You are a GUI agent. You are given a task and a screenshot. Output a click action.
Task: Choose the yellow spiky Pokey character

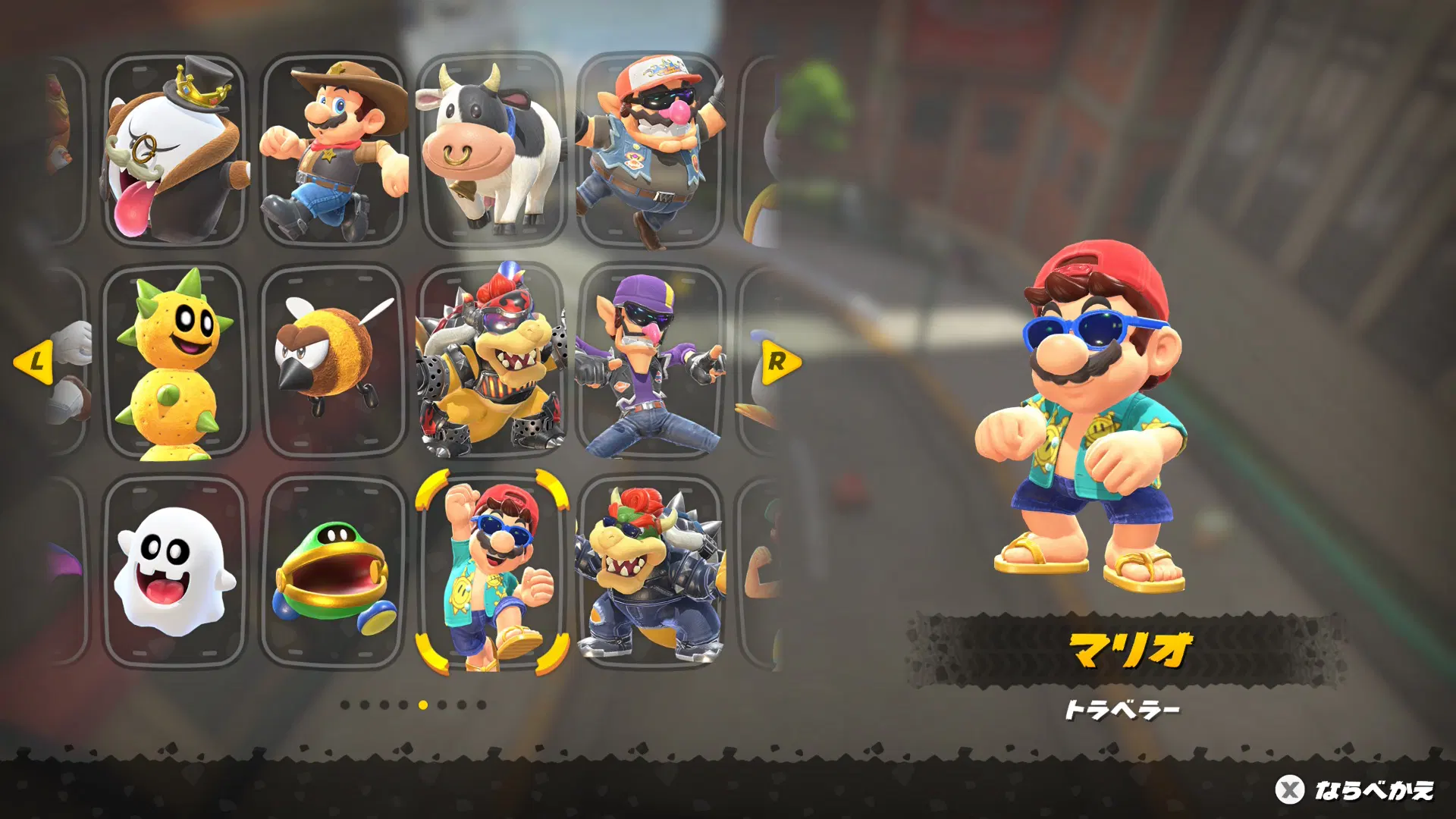click(174, 362)
